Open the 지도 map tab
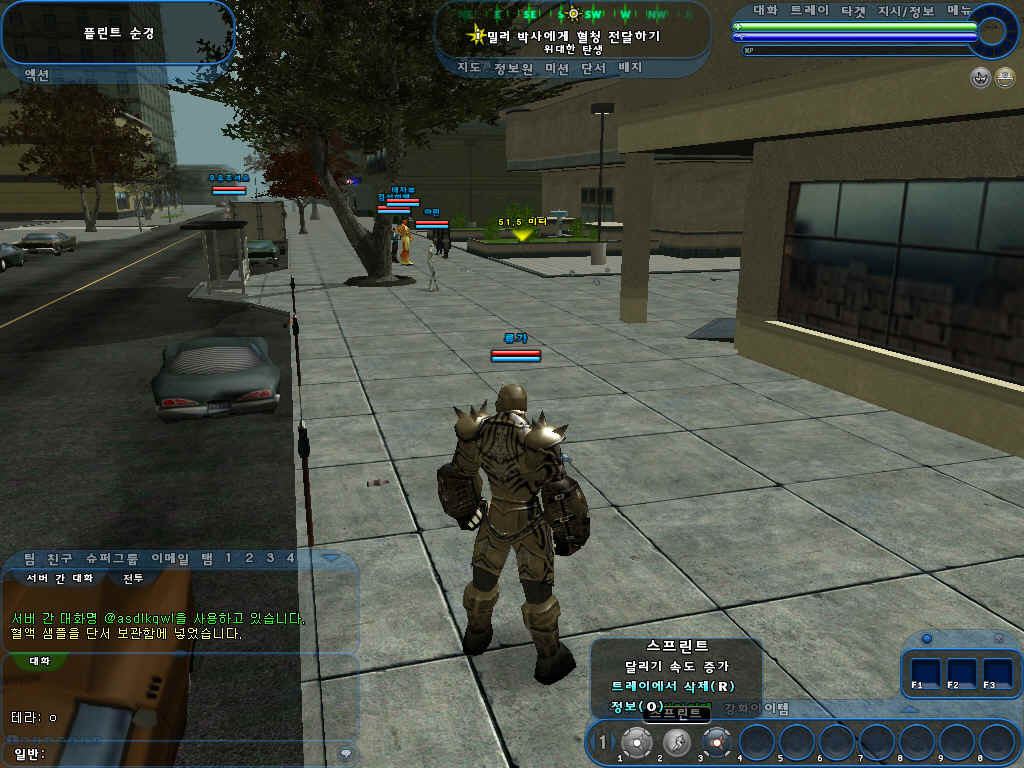Image resolution: width=1024 pixels, height=768 pixels. (468, 68)
